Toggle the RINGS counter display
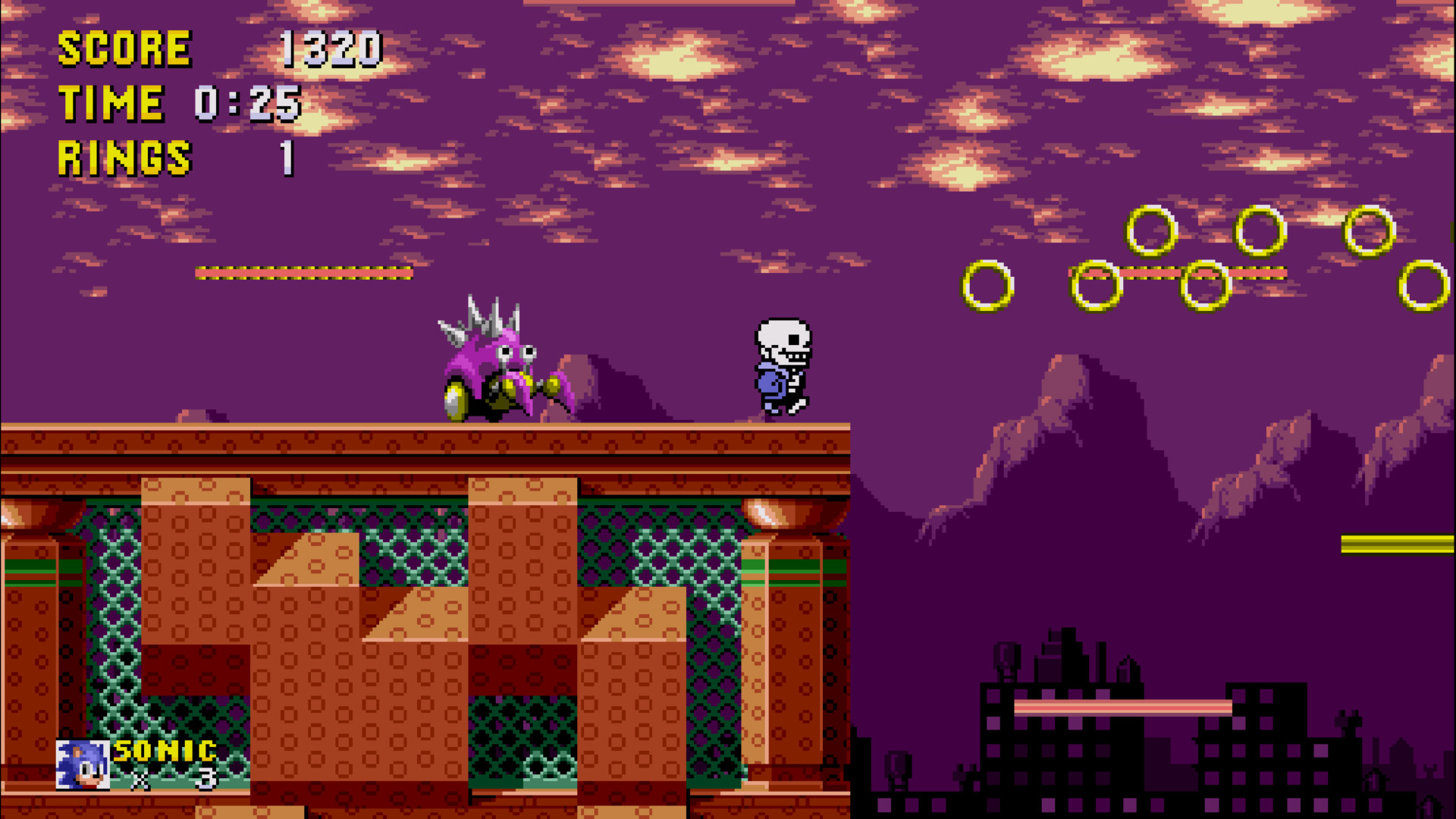The width and height of the screenshot is (1456, 819). (125, 158)
